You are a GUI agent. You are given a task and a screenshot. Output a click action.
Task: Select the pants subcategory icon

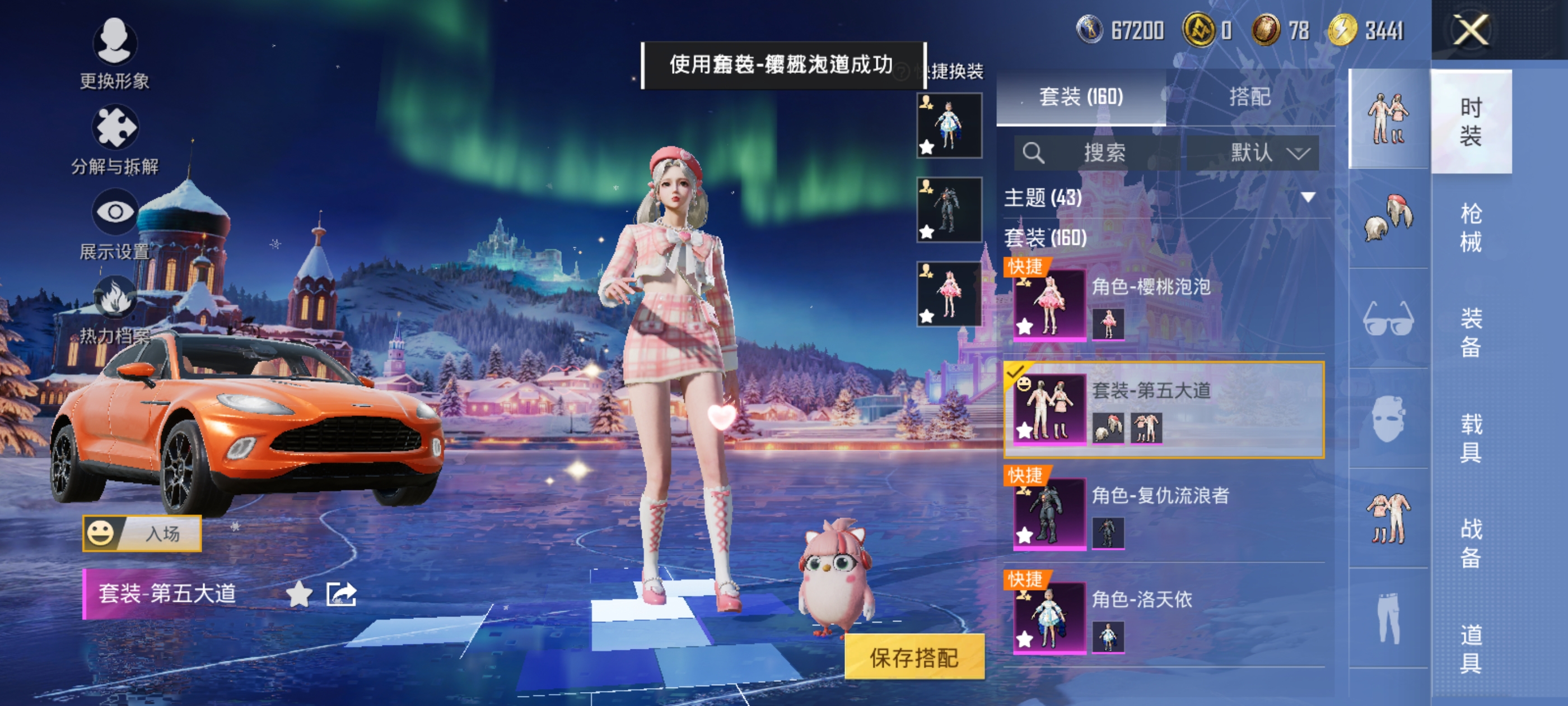point(1388,617)
